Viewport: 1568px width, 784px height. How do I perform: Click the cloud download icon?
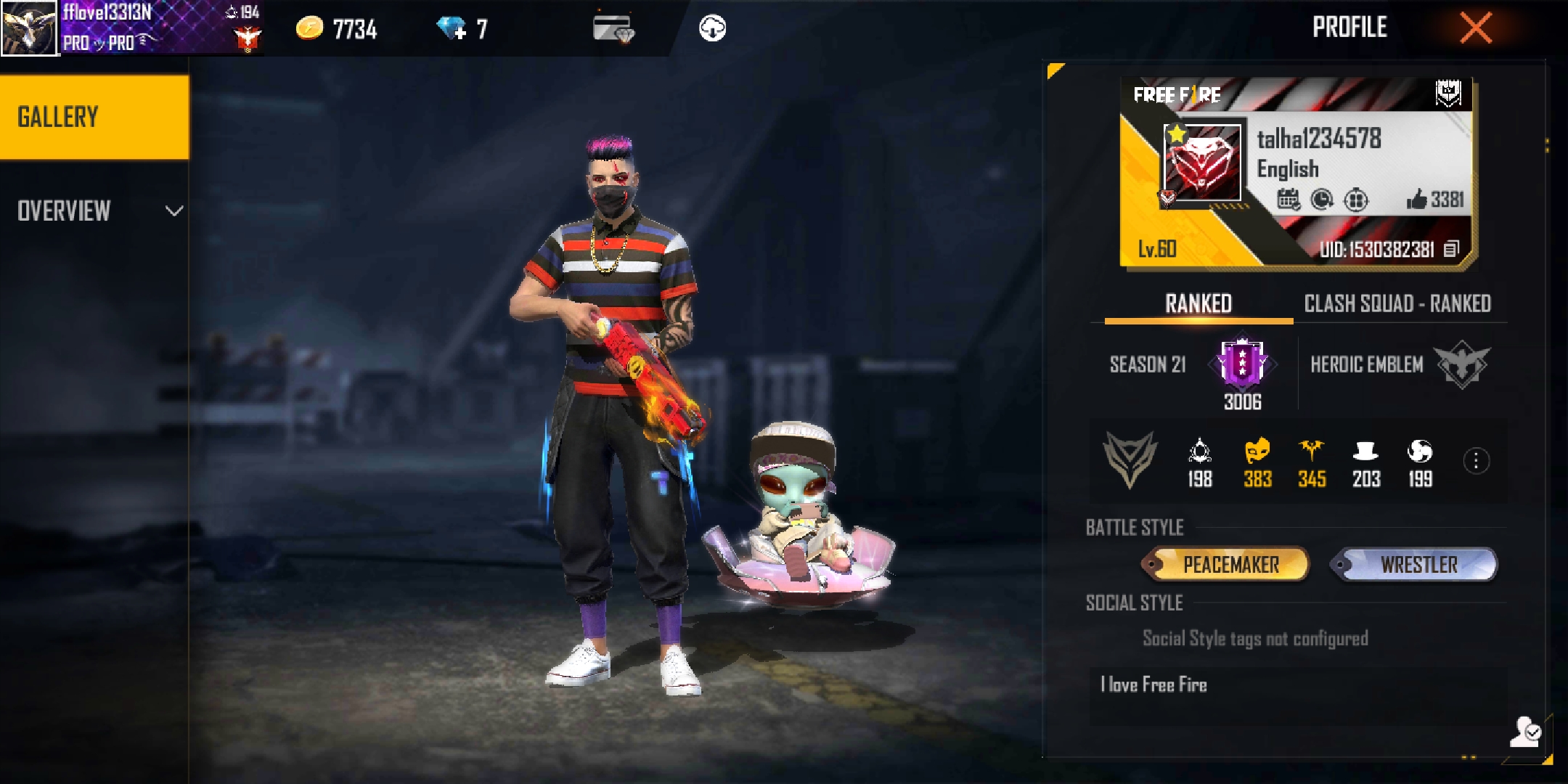point(712,29)
